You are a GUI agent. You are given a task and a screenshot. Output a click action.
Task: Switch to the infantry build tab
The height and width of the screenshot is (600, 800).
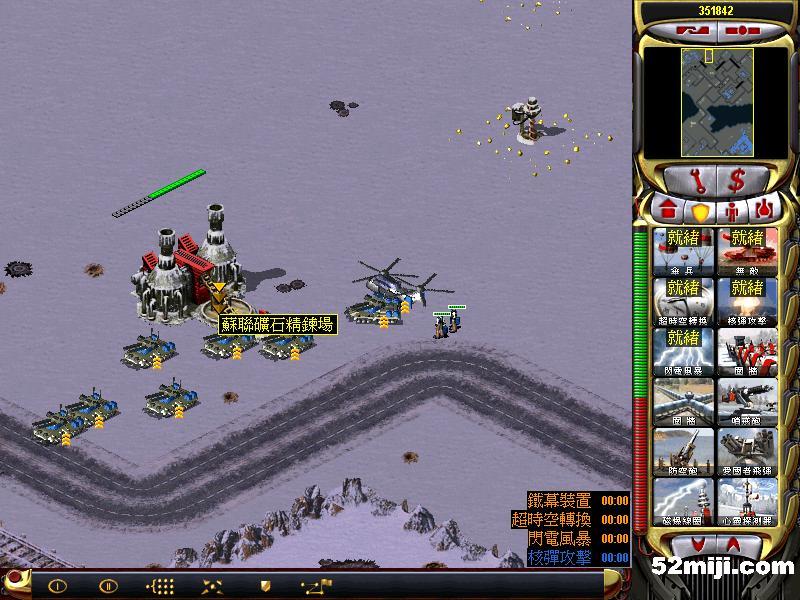[732, 212]
